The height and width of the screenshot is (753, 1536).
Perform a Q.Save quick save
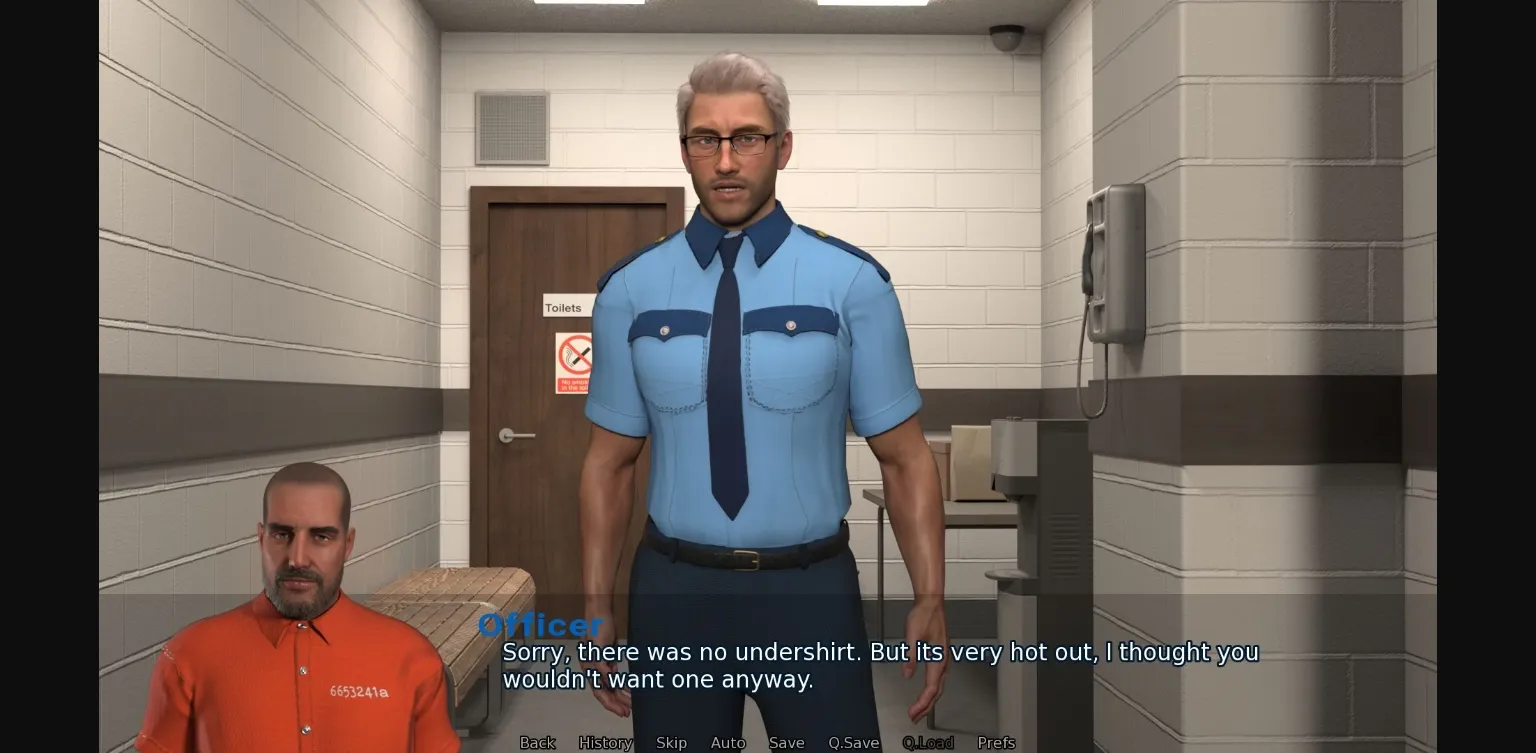tap(853, 743)
